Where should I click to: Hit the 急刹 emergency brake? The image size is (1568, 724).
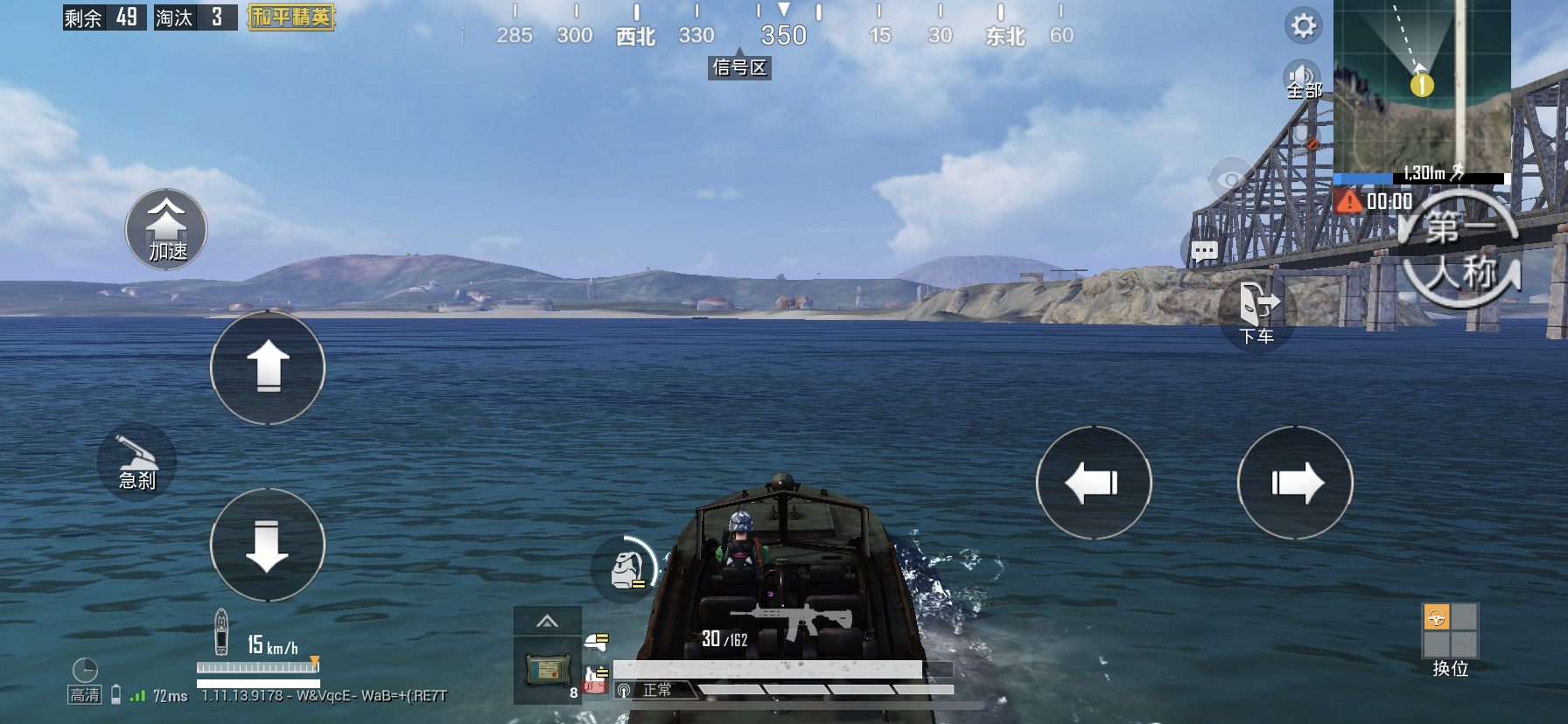[x=137, y=463]
